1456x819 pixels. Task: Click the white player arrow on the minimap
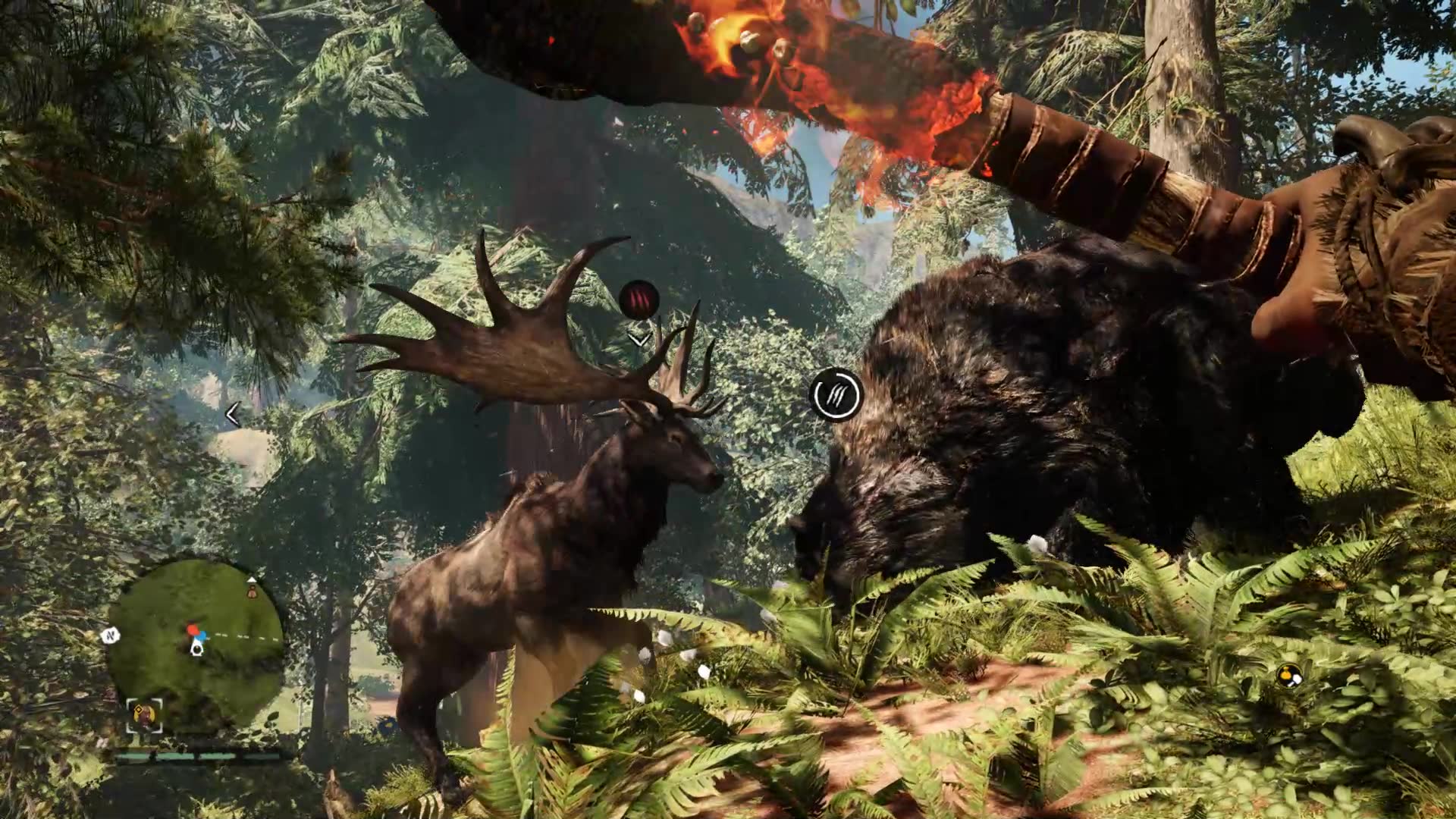[x=197, y=647]
